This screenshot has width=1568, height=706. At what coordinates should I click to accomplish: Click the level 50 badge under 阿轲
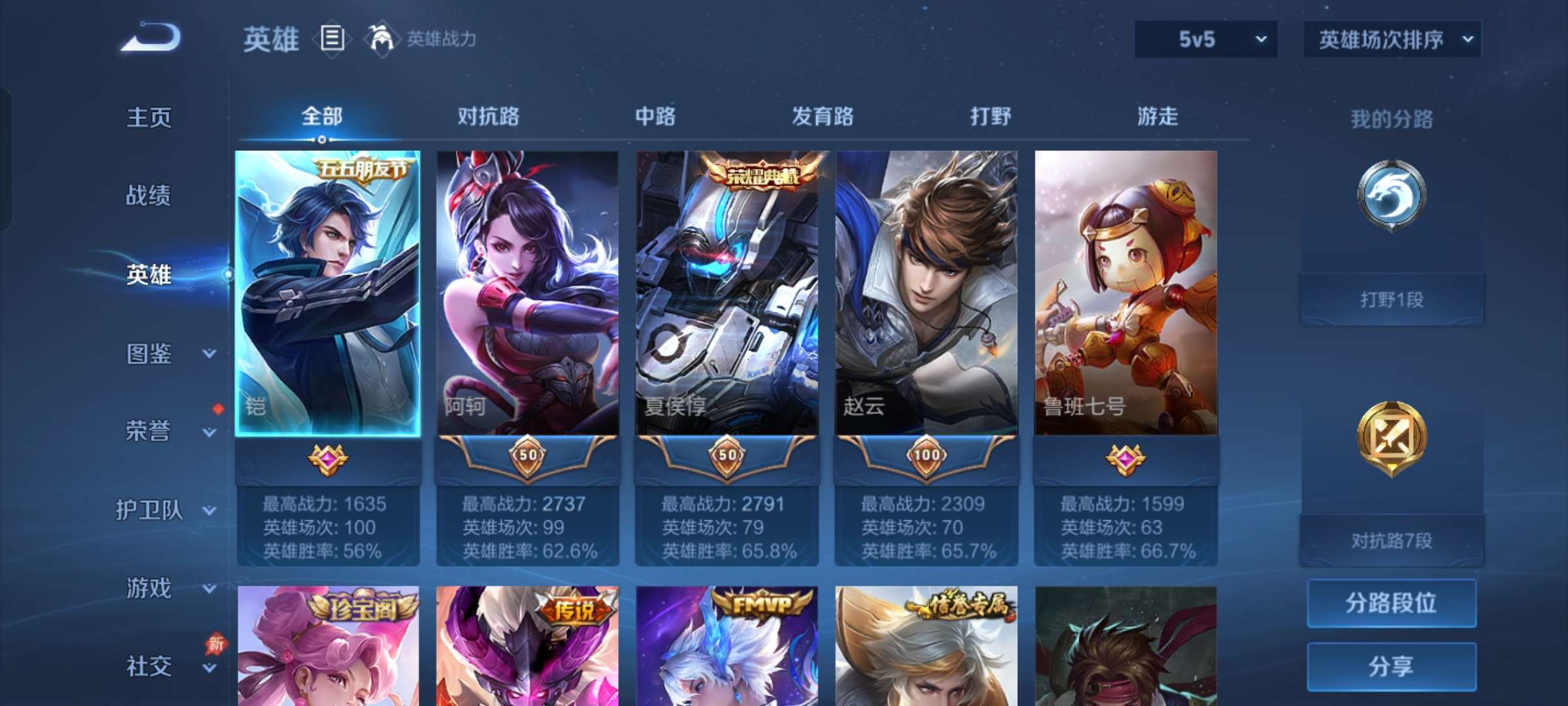point(527,458)
